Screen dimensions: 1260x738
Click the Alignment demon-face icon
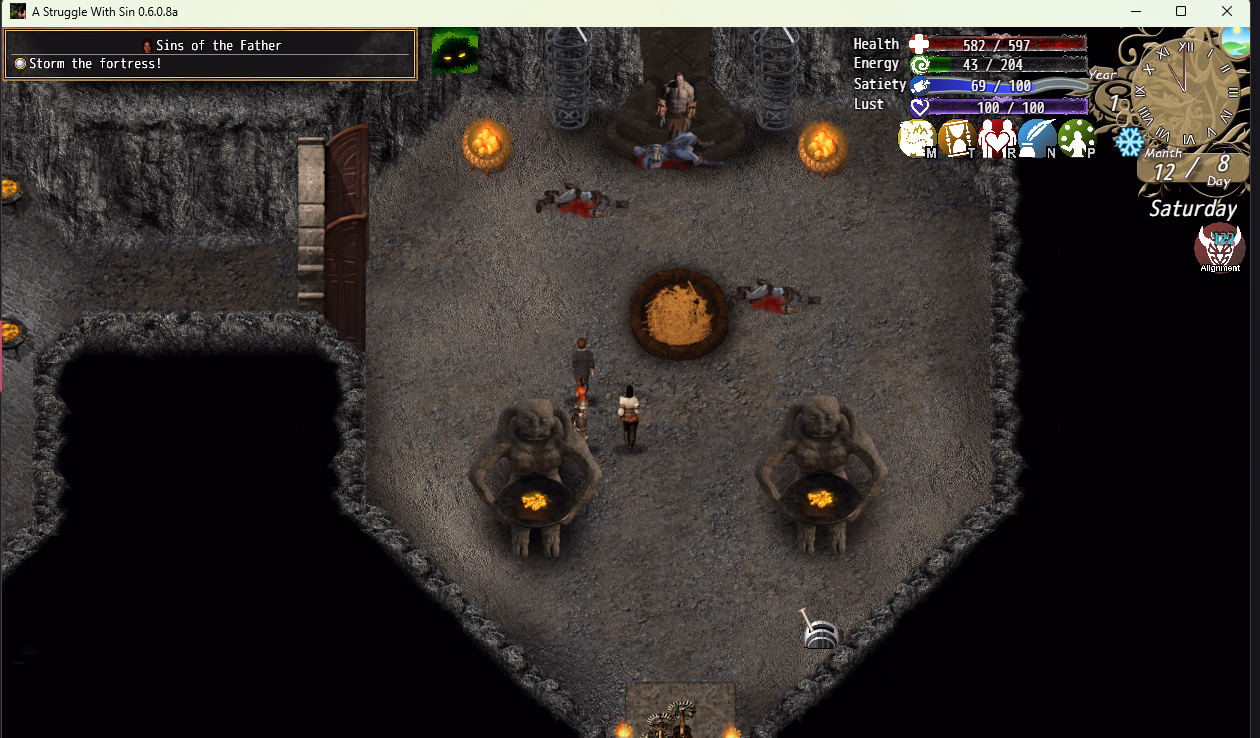coord(1220,248)
